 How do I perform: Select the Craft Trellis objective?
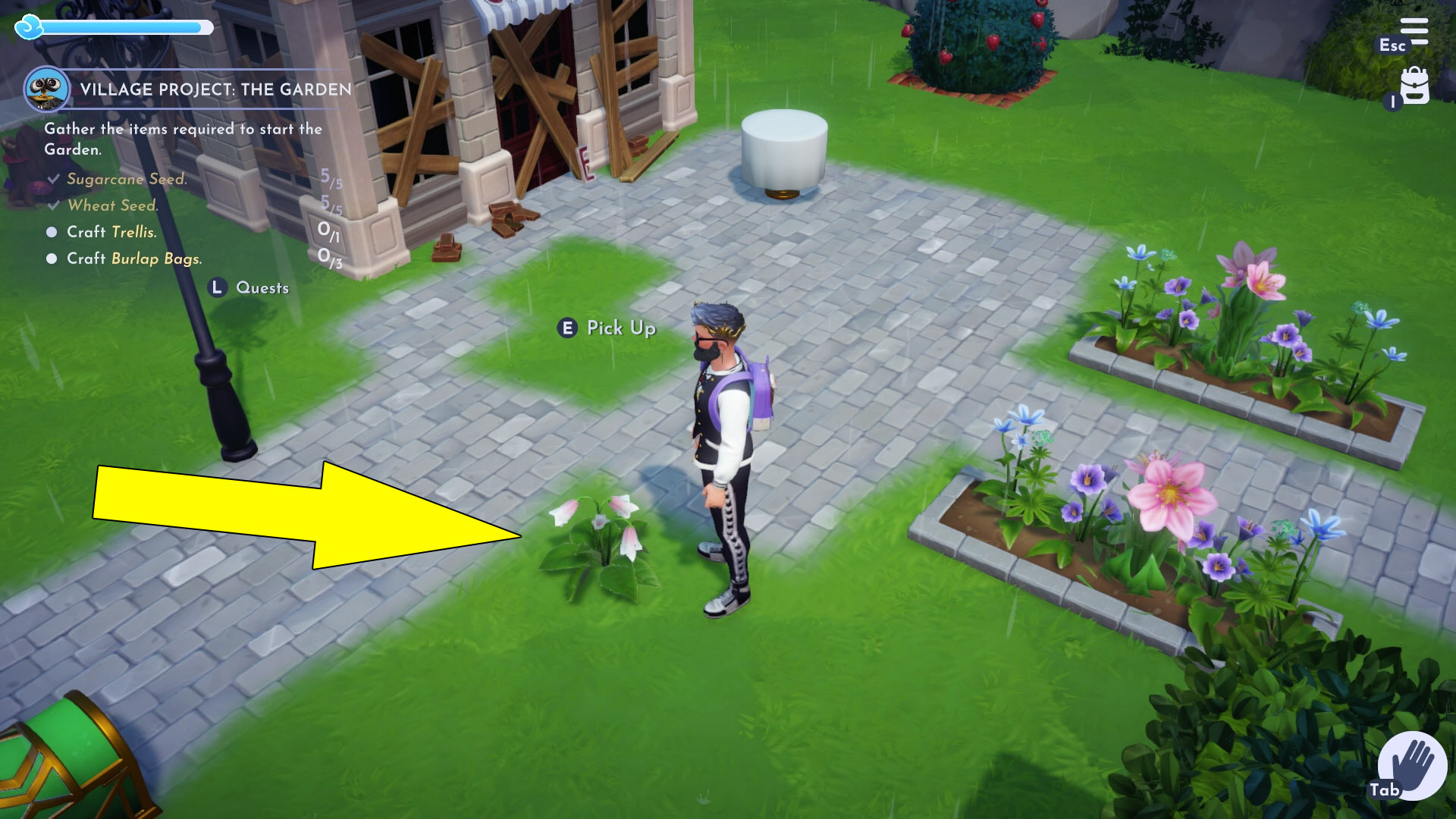111,232
